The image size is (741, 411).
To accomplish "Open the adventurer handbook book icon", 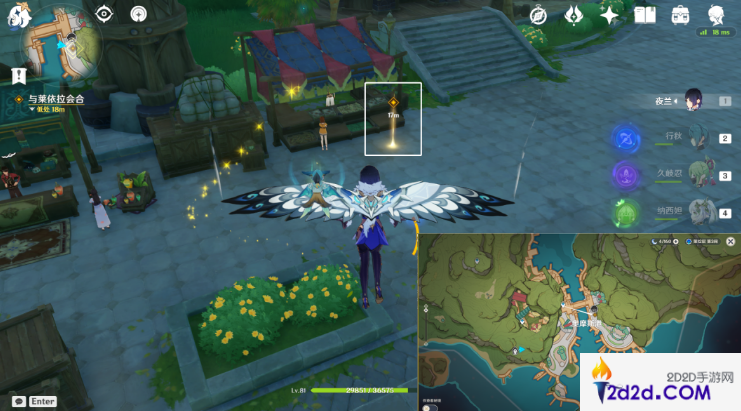I will point(645,15).
